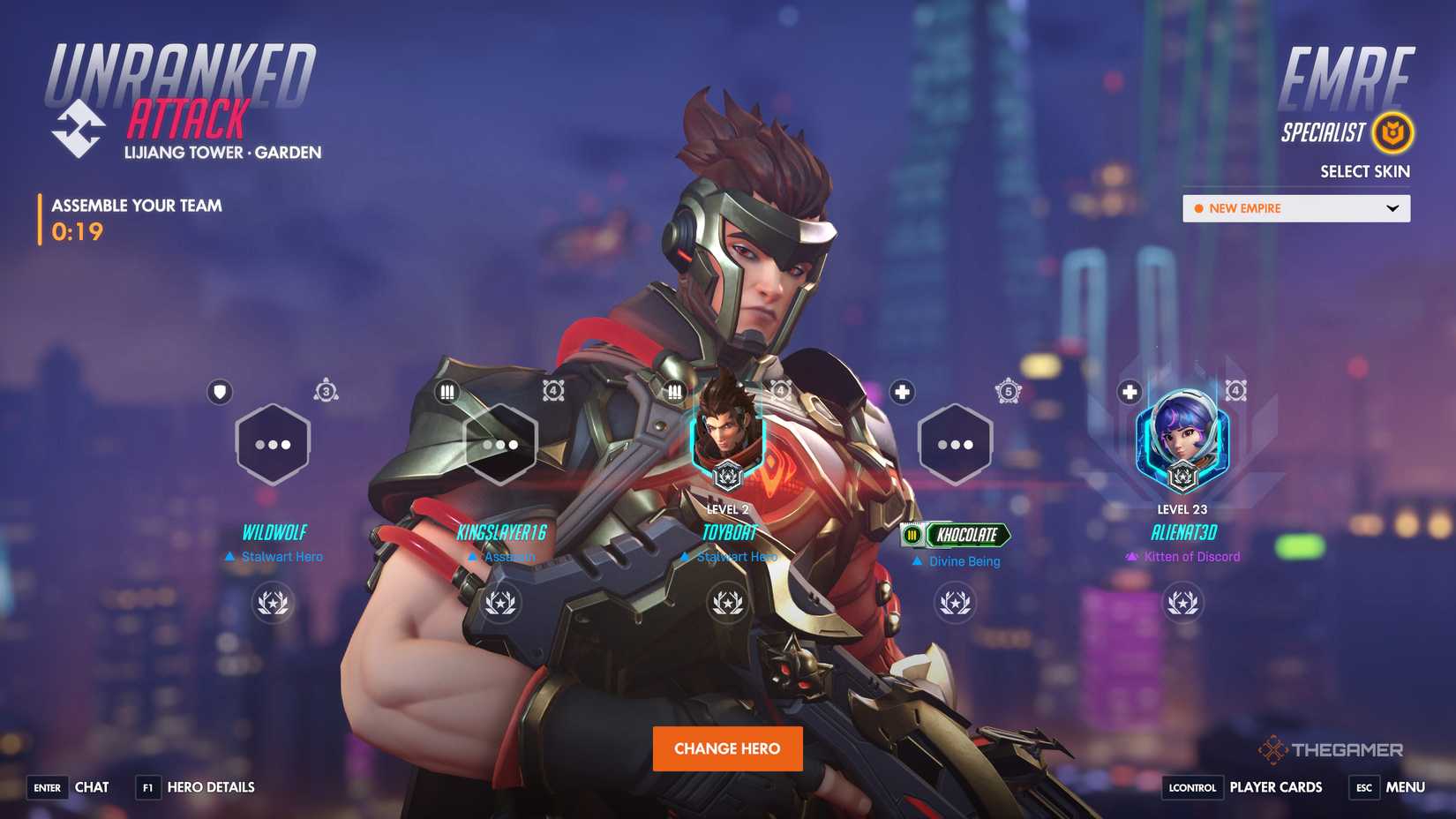The height and width of the screenshot is (819, 1456).
Task: Open Hero Details from the bottom bar
Action: (209, 787)
